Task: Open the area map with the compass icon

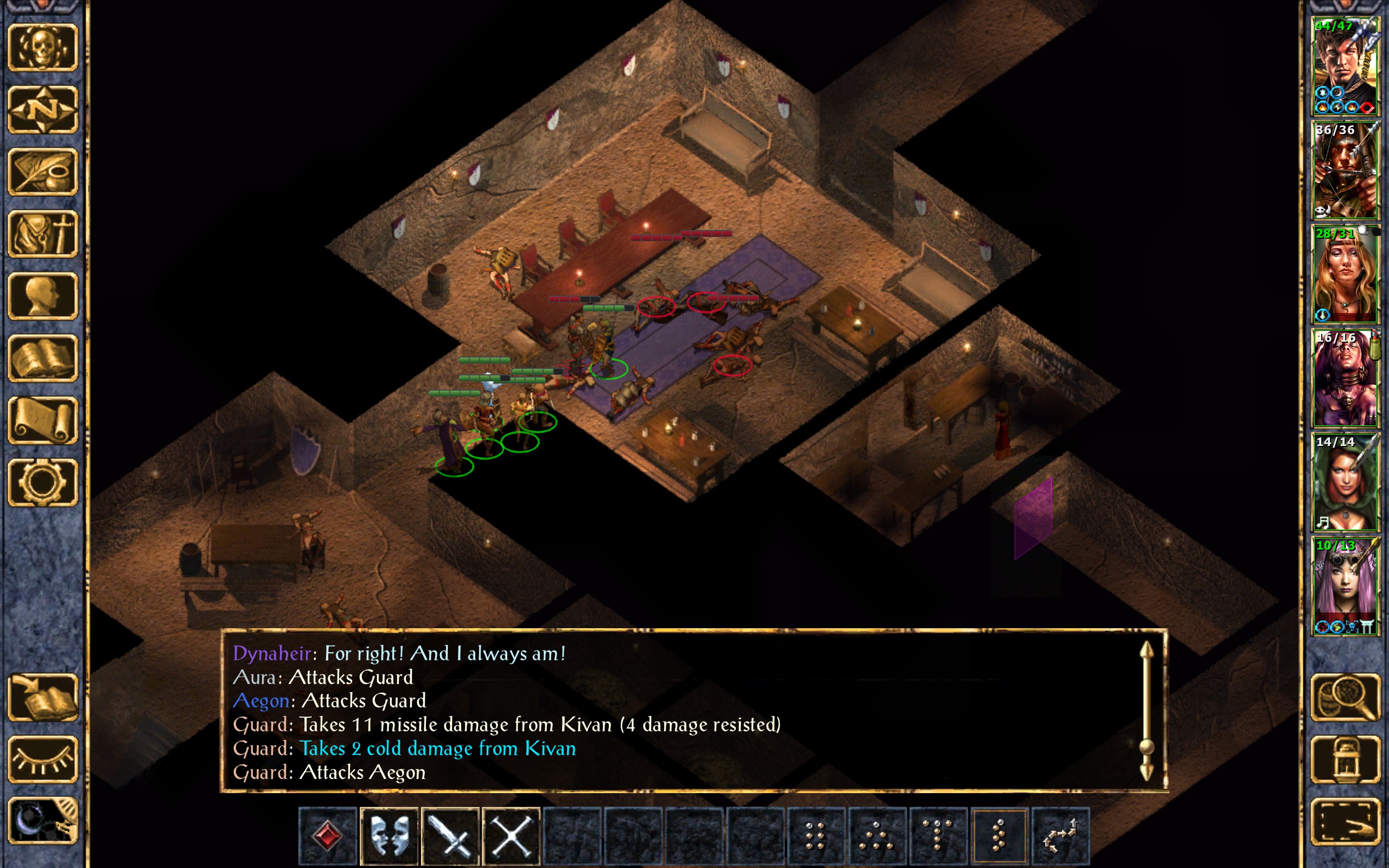Action: pyautogui.click(x=43, y=110)
